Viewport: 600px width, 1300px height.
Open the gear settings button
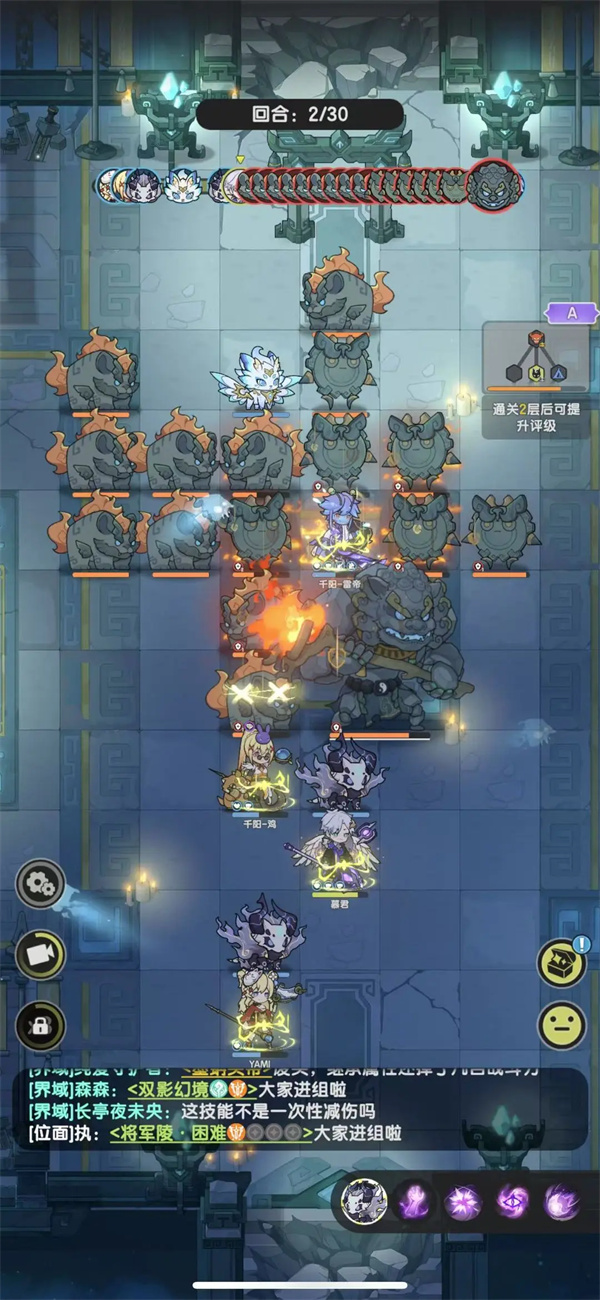(41, 884)
